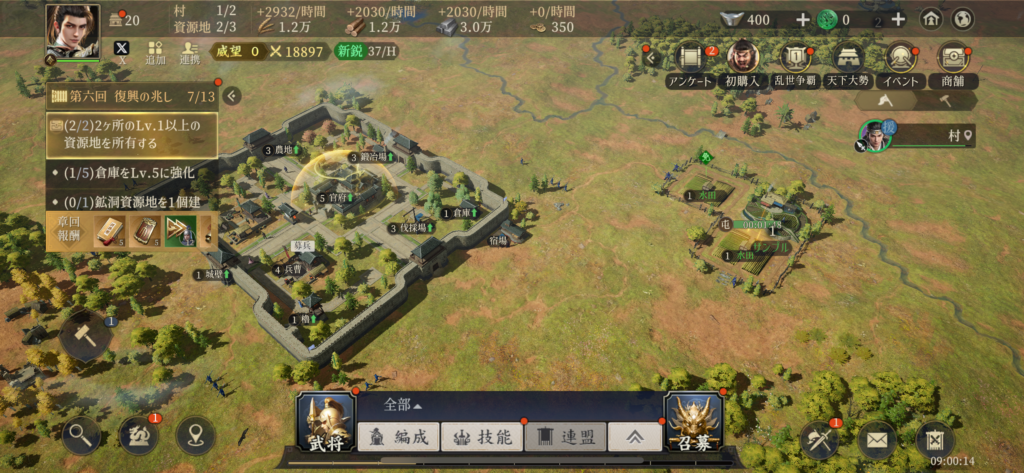Collapse the chapter quest panel arrow
Image resolution: width=1024 pixels, height=473 pixels.
tap(232, 96)
